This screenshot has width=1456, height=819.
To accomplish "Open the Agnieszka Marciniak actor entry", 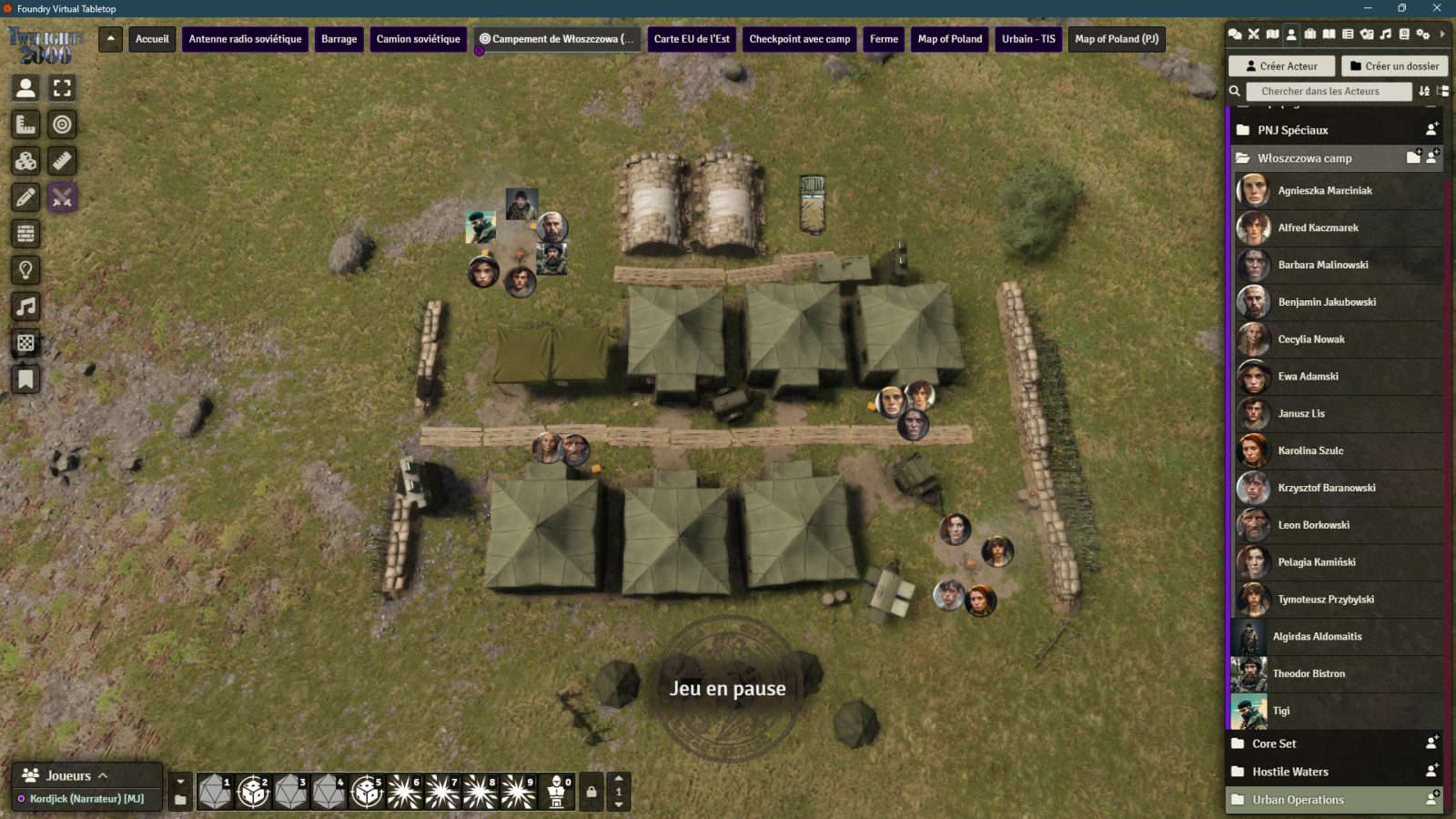I will (1324, 191).
